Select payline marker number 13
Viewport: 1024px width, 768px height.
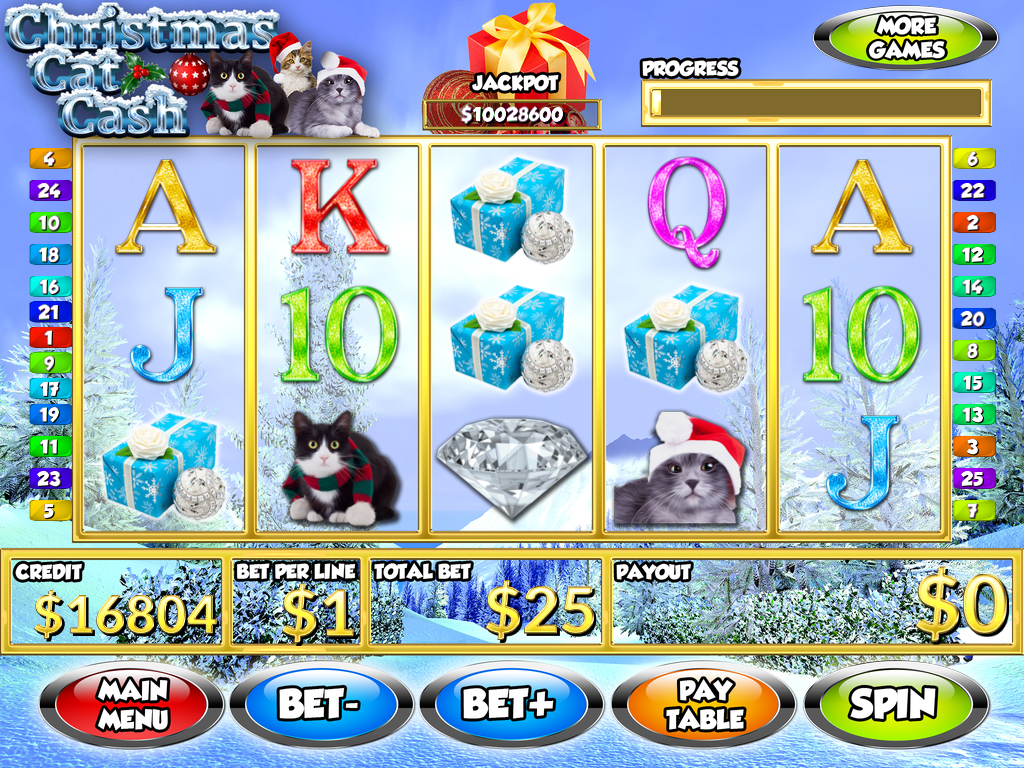coord(973,414)
